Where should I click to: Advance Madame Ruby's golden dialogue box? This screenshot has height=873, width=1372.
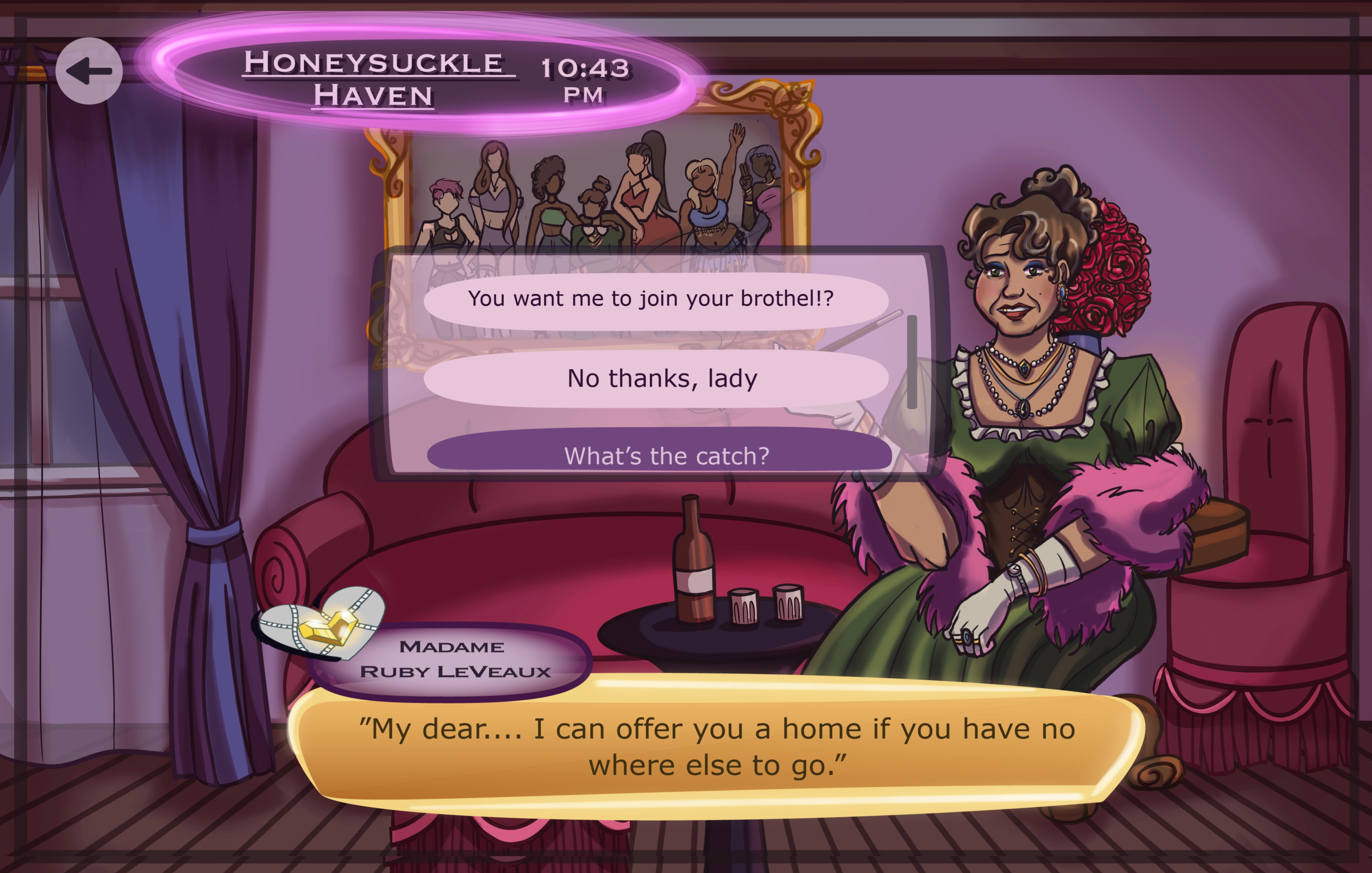[x=717, y=746]
